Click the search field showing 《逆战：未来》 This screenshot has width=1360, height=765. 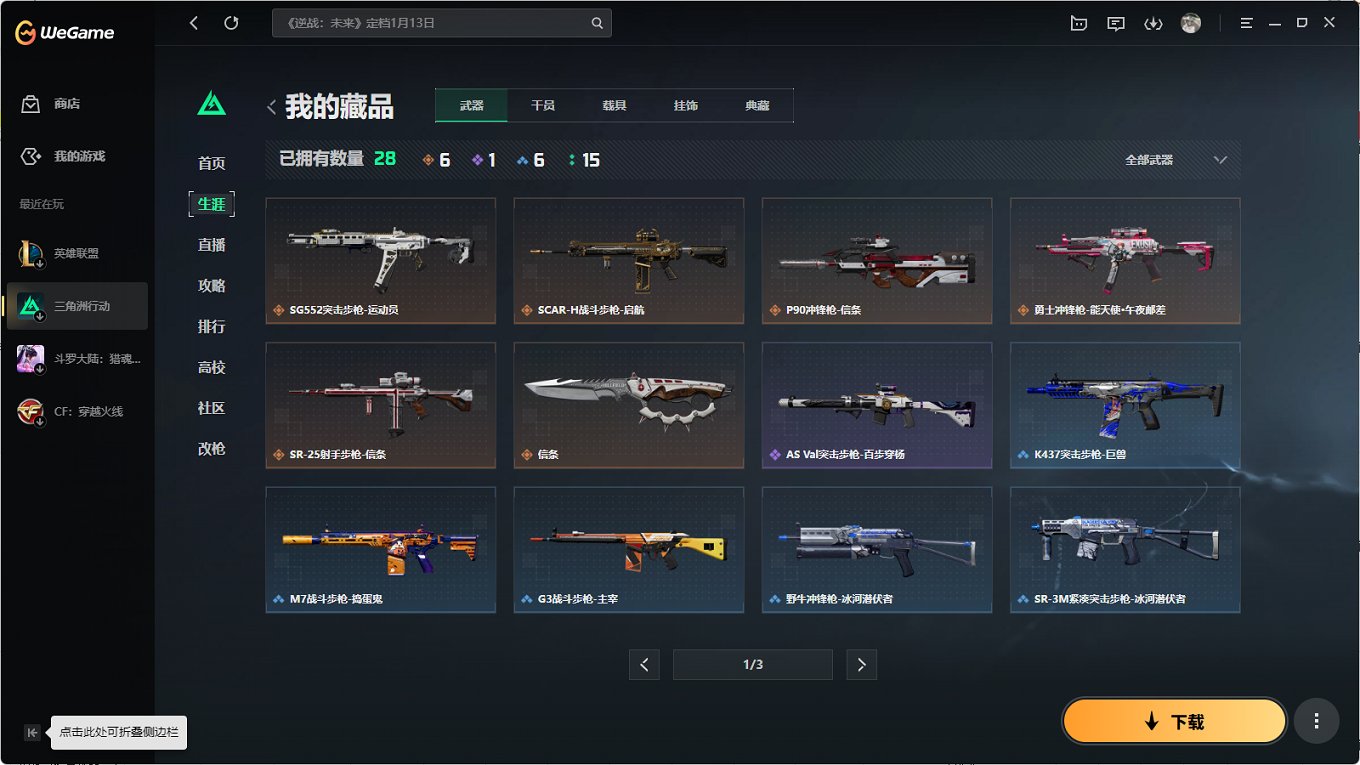coord(442,22)
